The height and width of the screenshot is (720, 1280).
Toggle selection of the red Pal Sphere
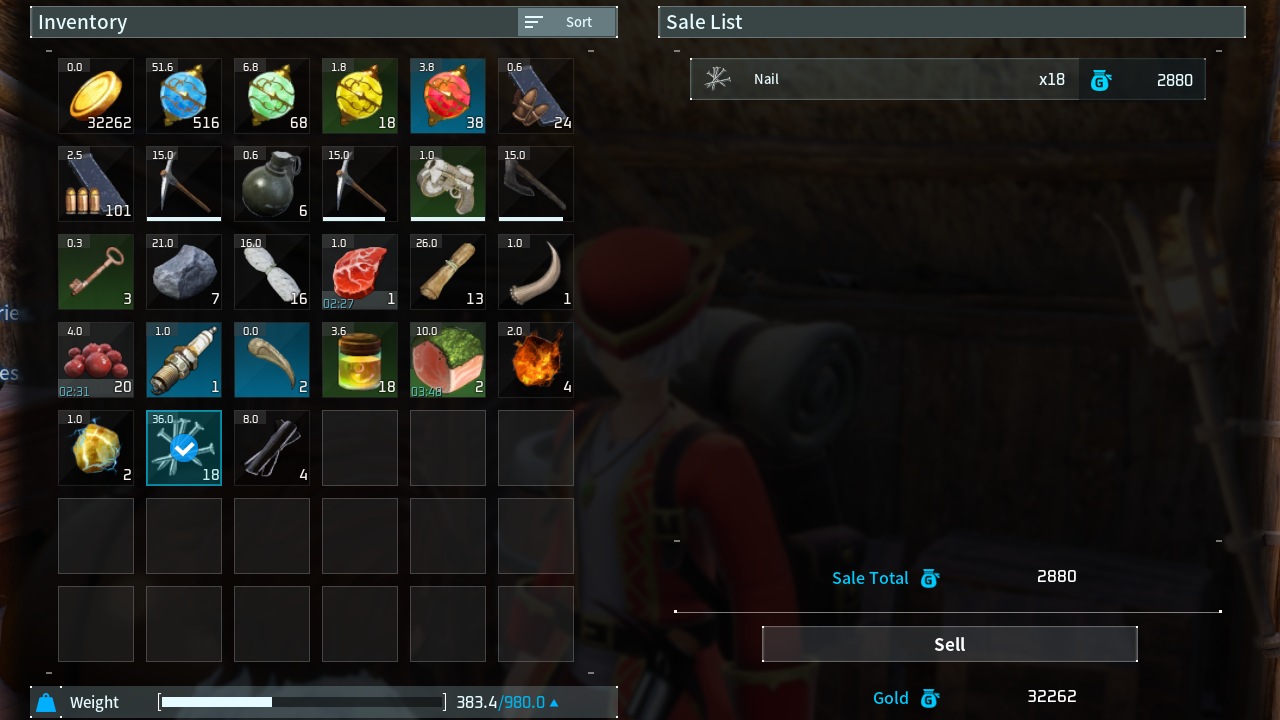click(x=448, y=96)
